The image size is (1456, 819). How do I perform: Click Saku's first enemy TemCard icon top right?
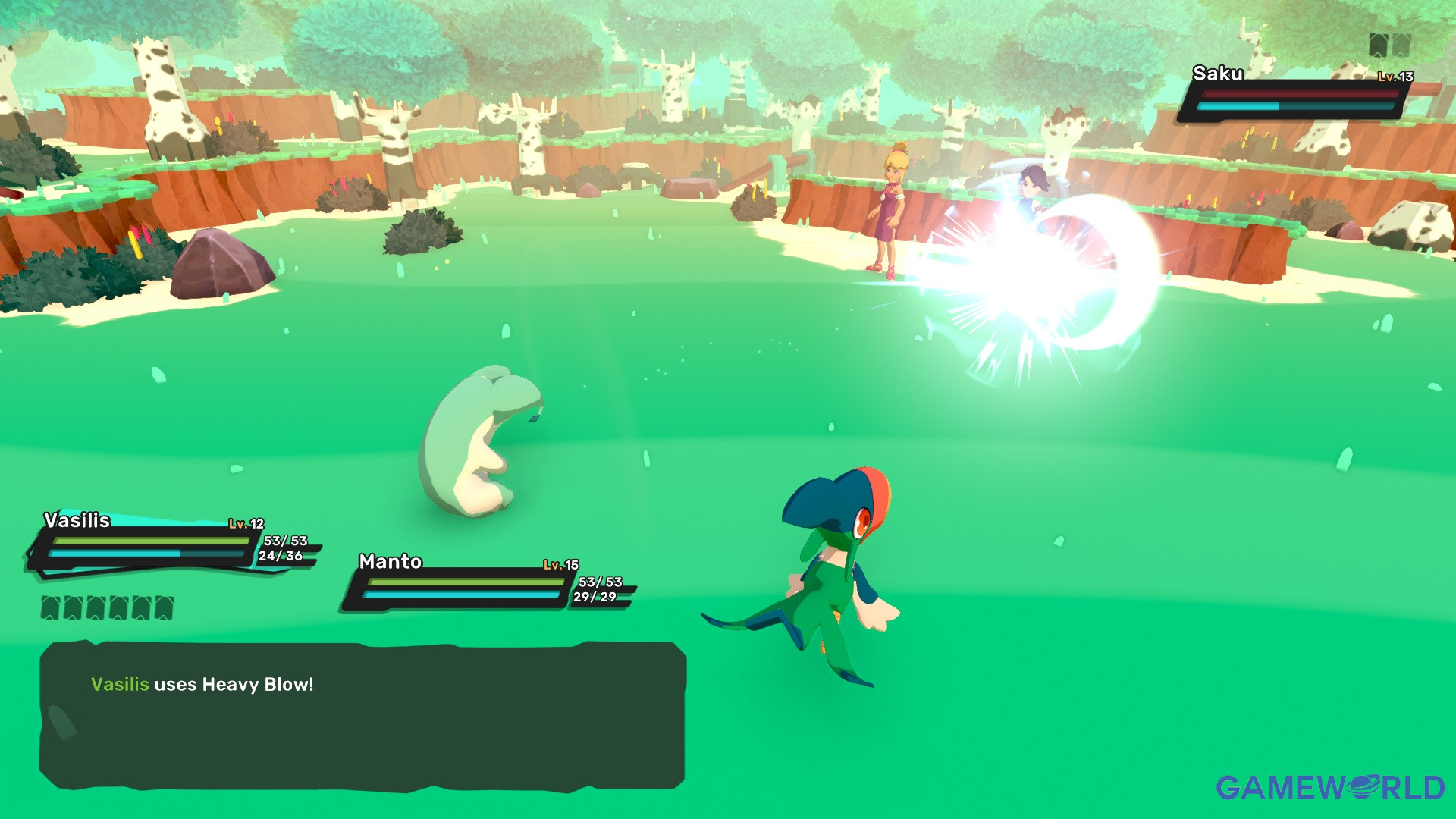point(1379,45)
